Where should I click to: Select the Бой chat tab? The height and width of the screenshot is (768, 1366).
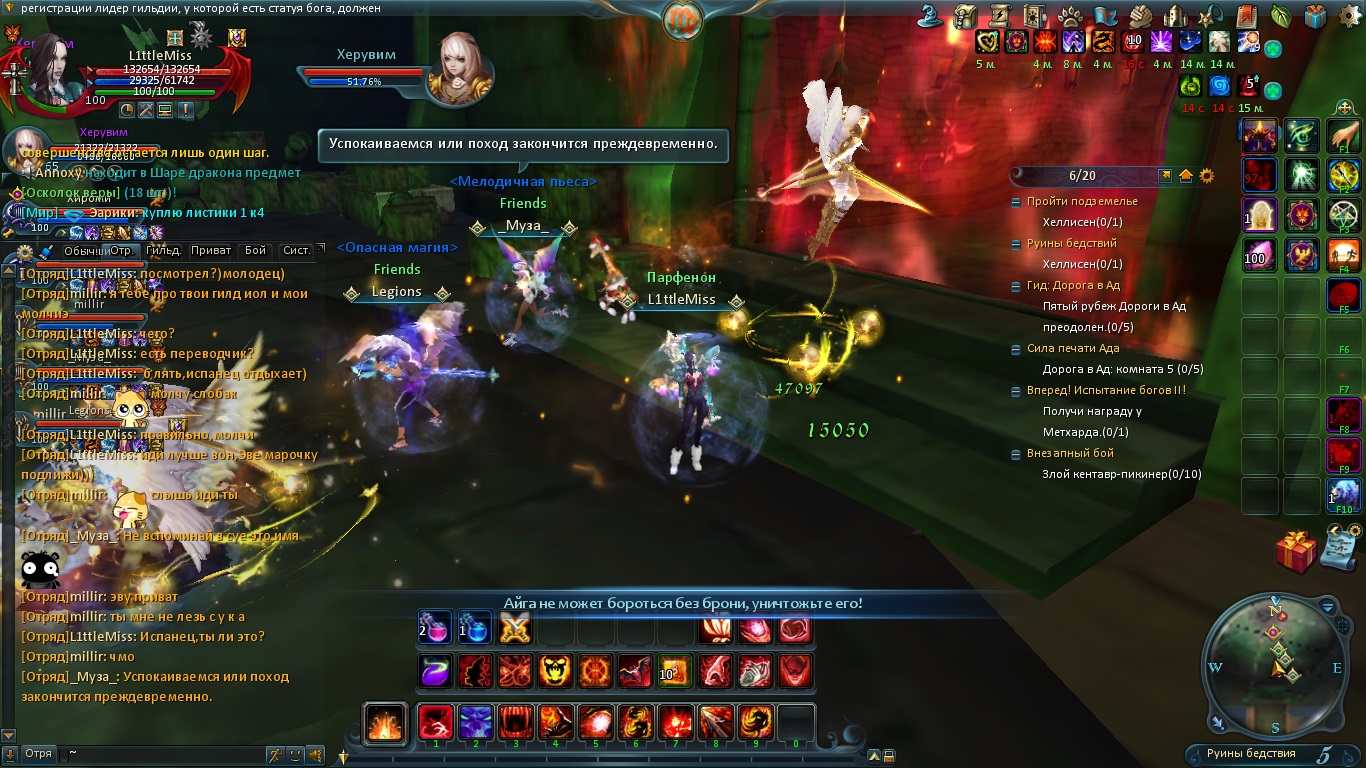(x=255, y=251)
